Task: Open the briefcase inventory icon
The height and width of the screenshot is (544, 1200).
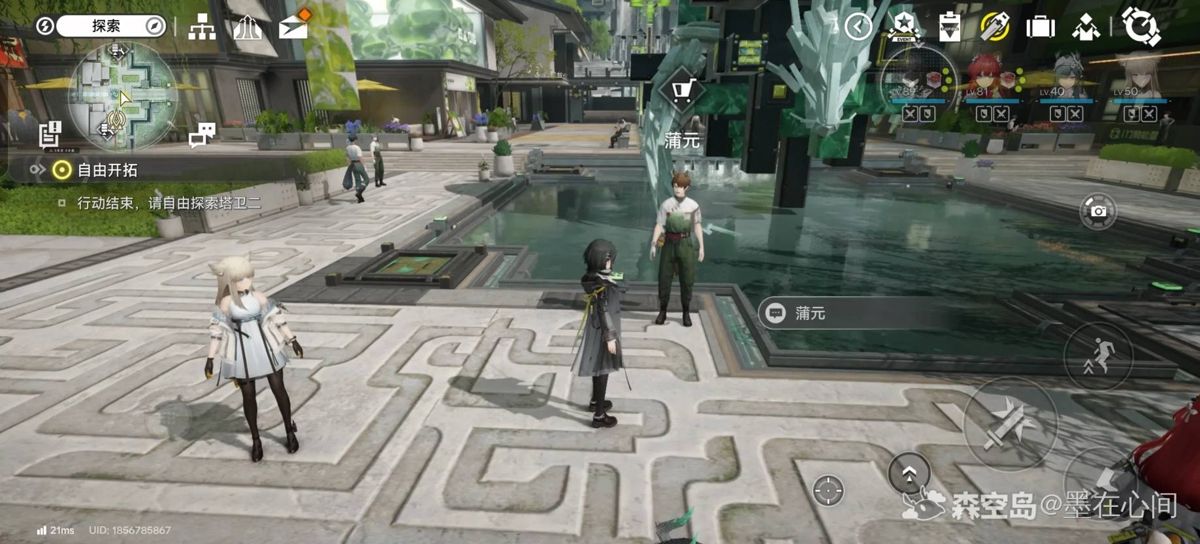Action: [1040, 27]
